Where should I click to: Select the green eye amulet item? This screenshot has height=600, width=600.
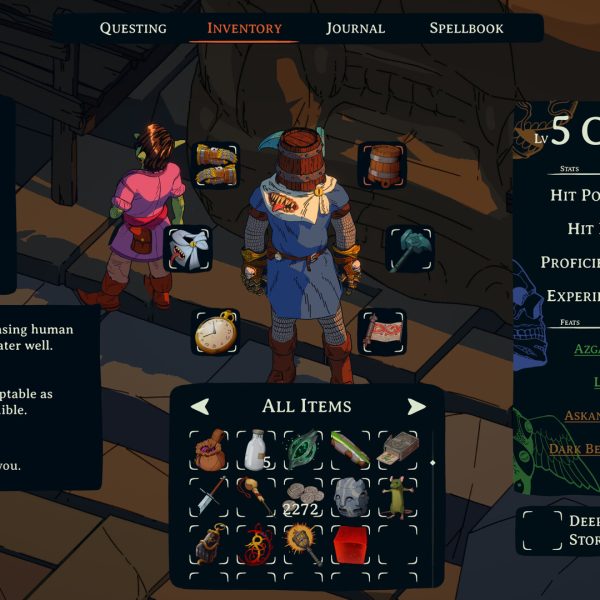[x=303, y=450]
